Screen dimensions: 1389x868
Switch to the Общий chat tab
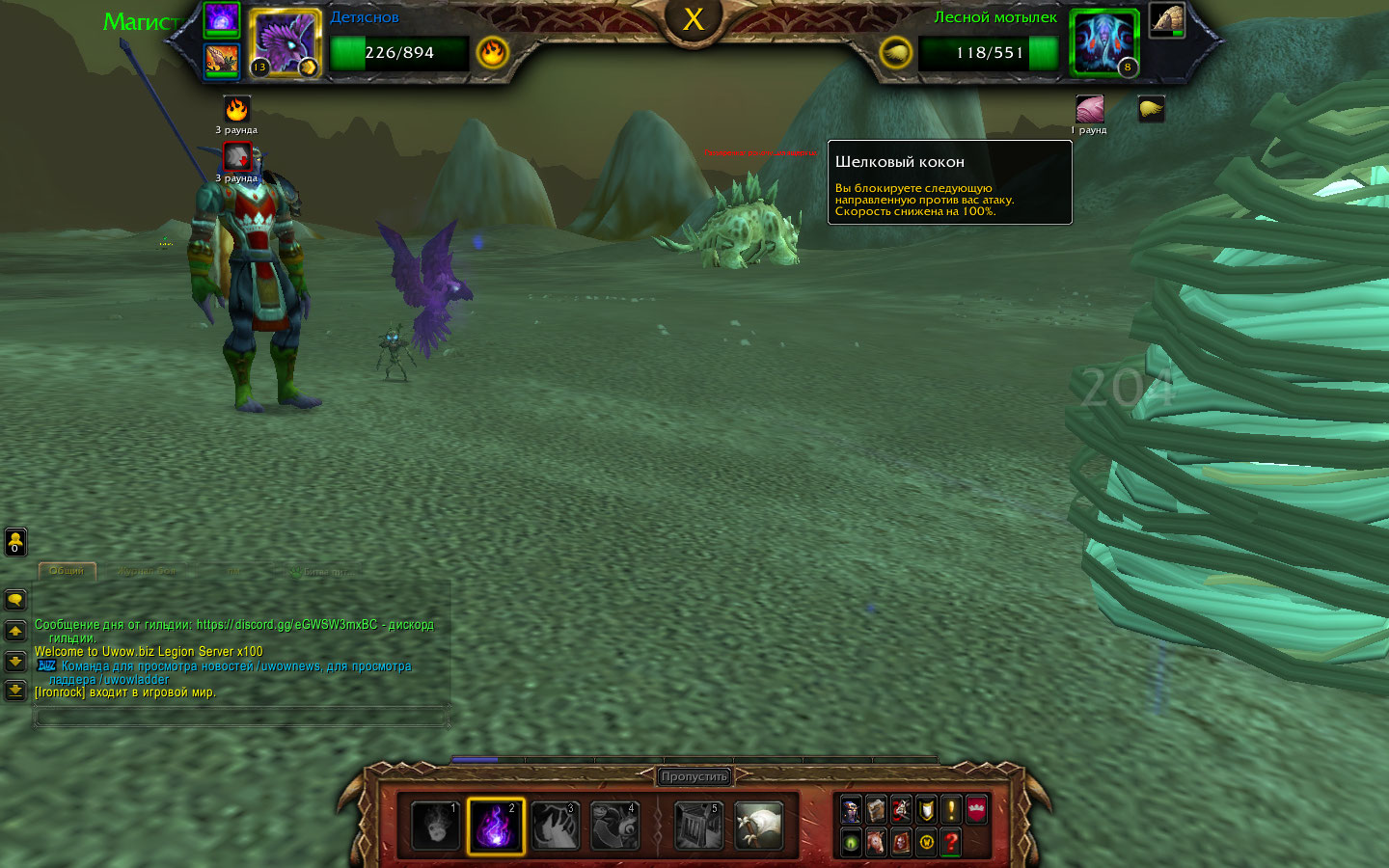(x=67, y=571)
